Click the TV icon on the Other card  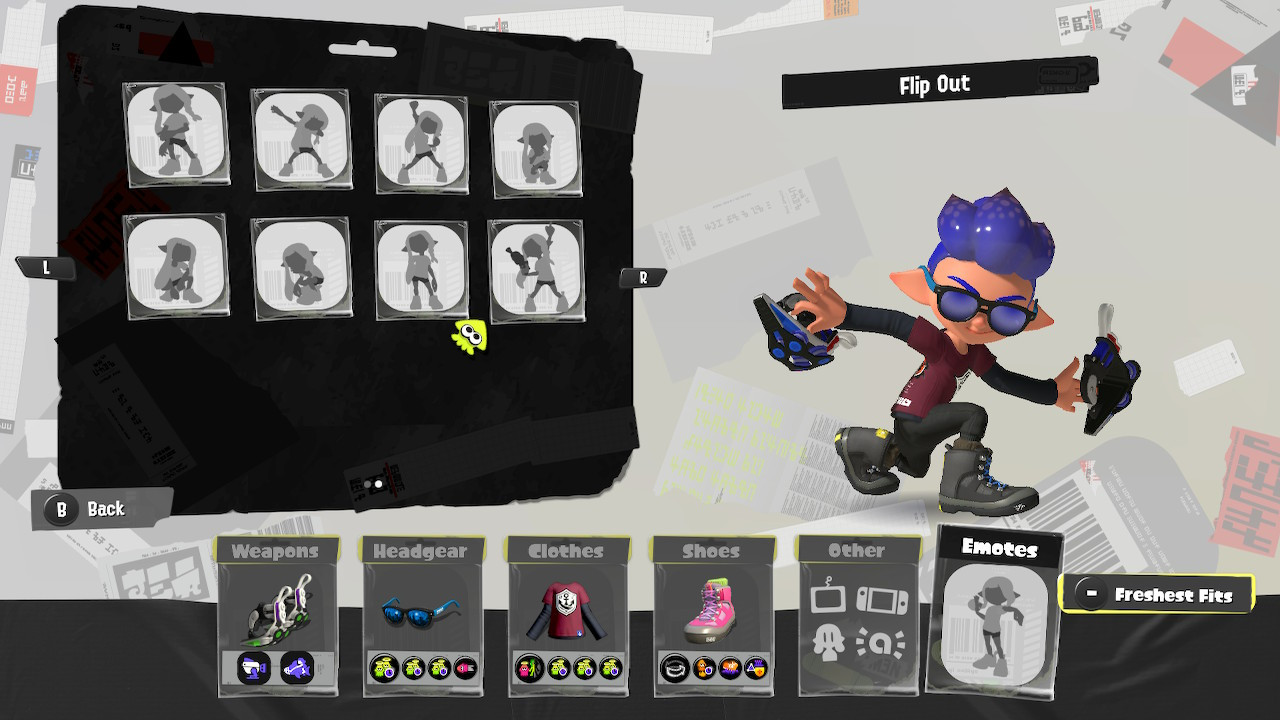829,599
